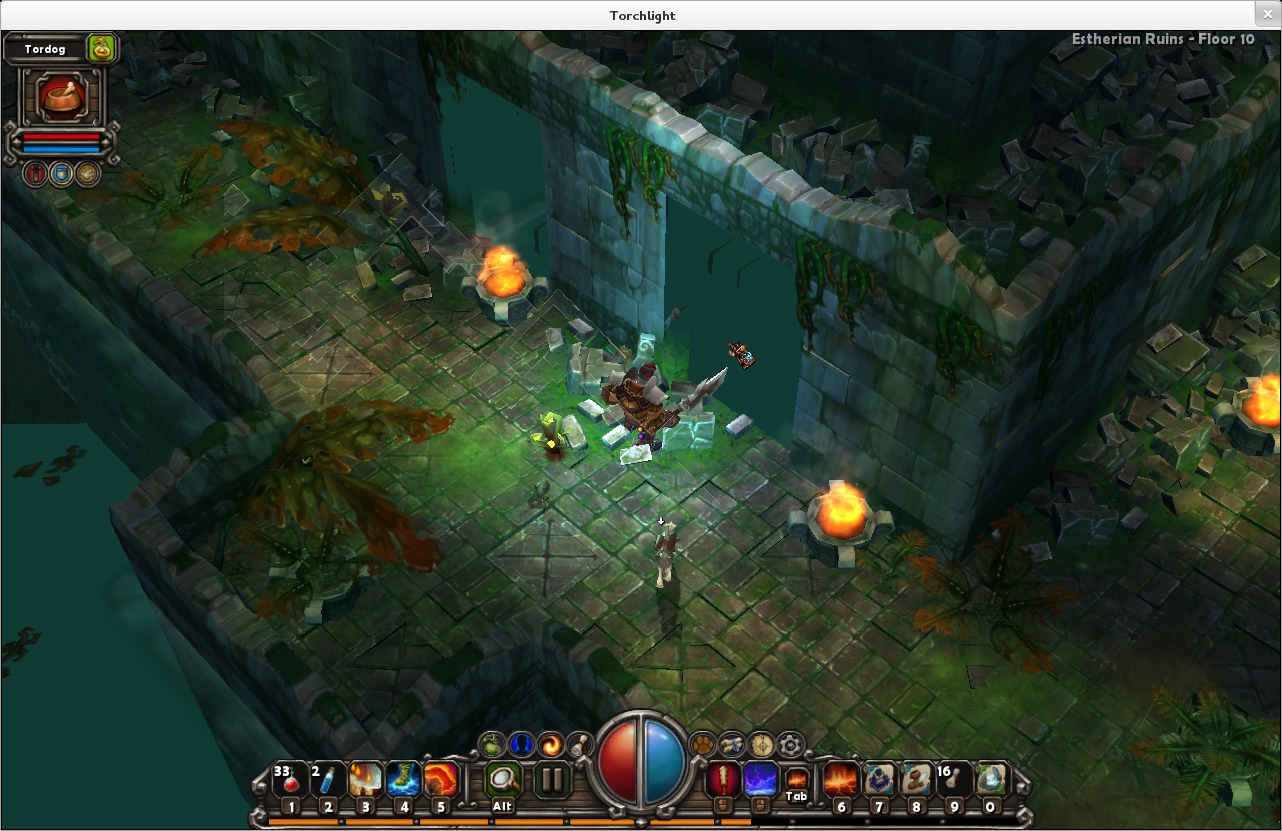Set pet to defensive shield stance
The image size is (1282, 831).
click(x=62, y=173)
